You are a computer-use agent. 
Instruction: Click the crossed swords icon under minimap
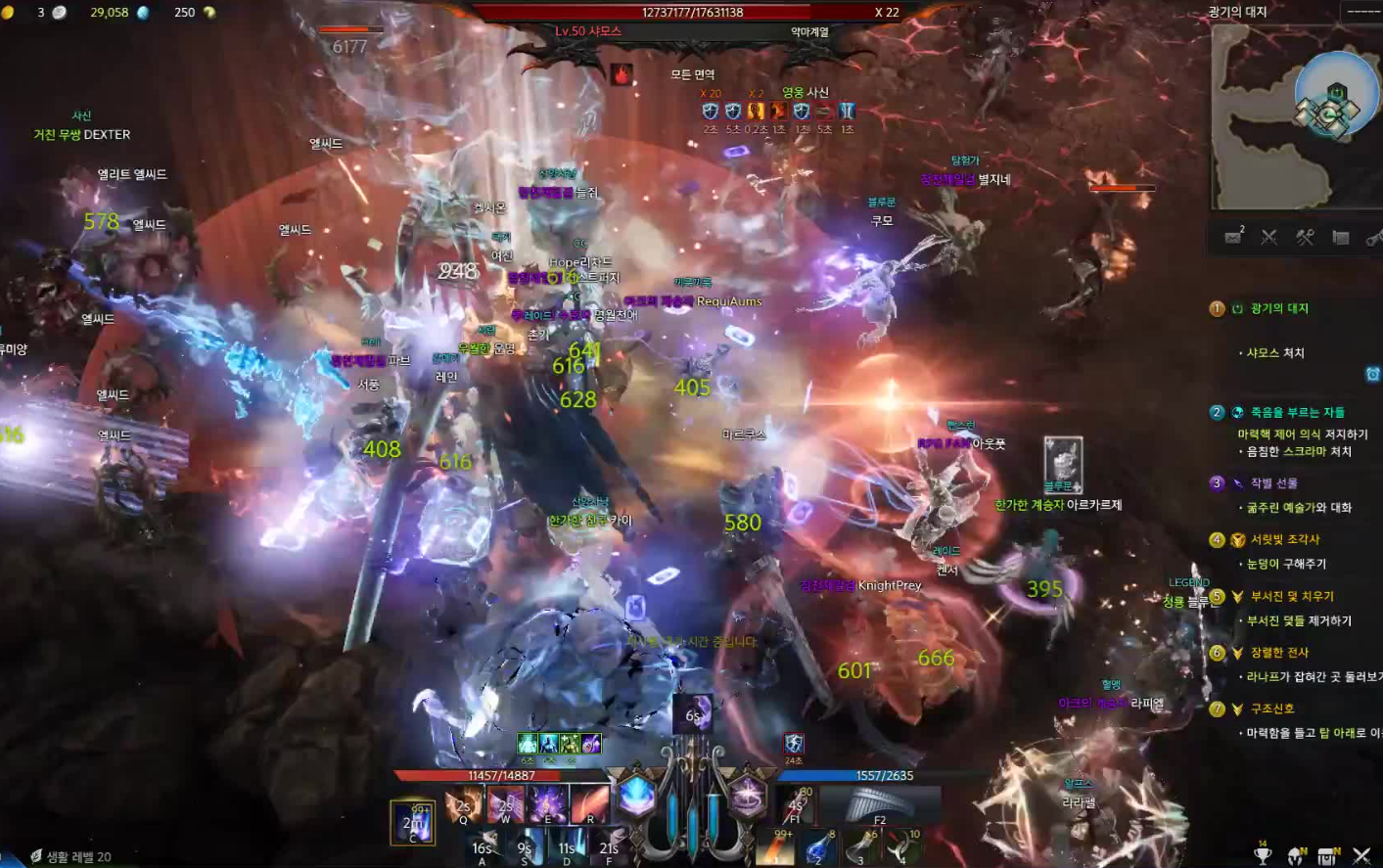1269,237
